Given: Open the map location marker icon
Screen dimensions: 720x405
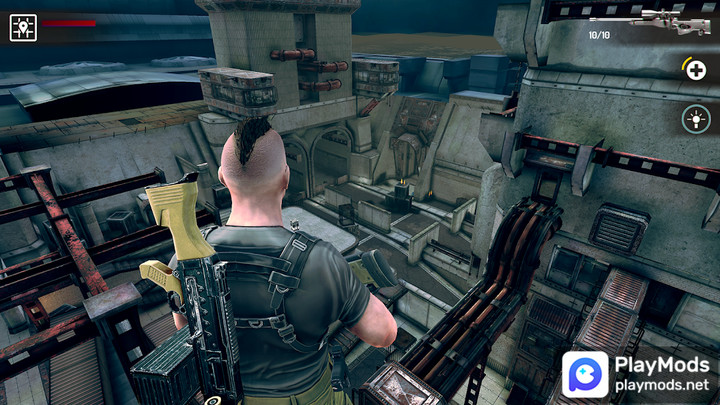Looking at the screenshot, I should (x=23, y=27).
